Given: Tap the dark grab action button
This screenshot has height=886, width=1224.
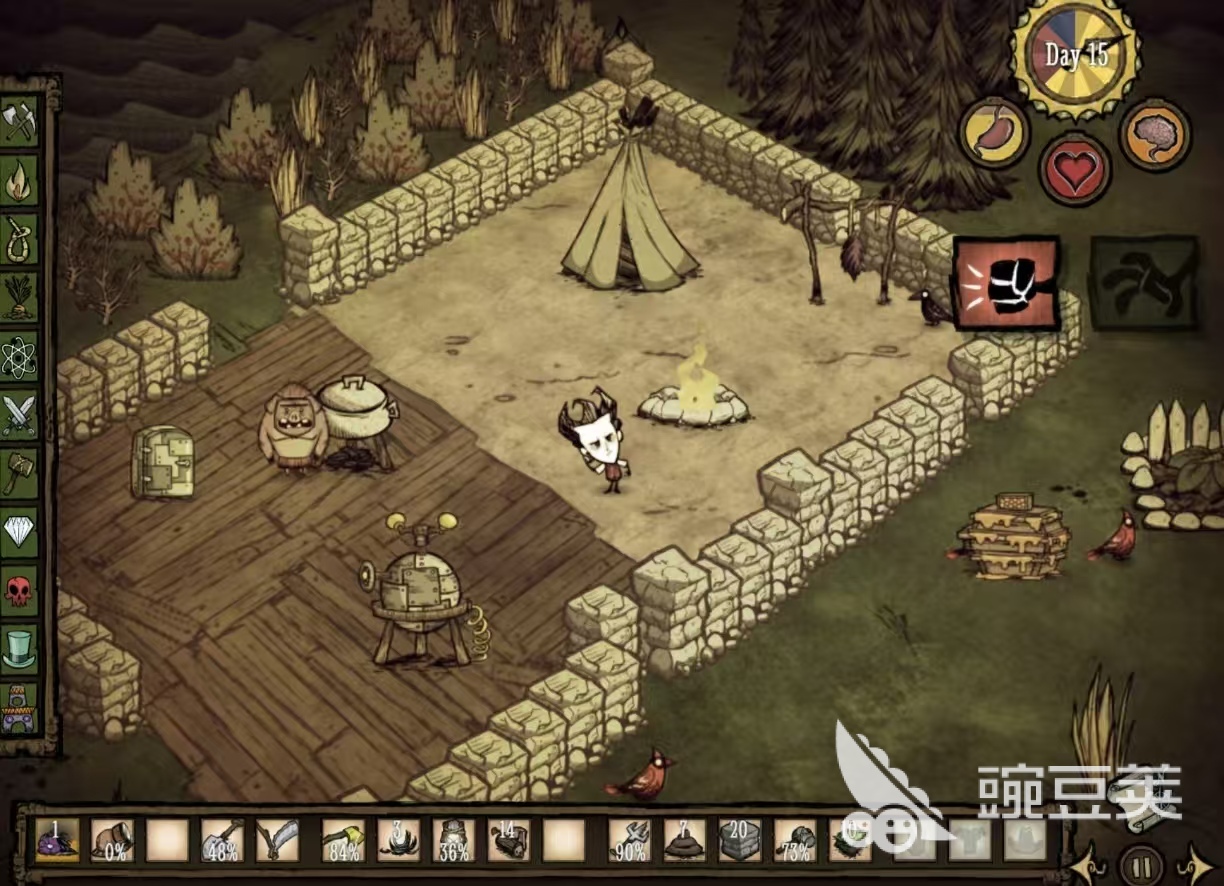Looking at the screenshot, I should (1143, 284).
